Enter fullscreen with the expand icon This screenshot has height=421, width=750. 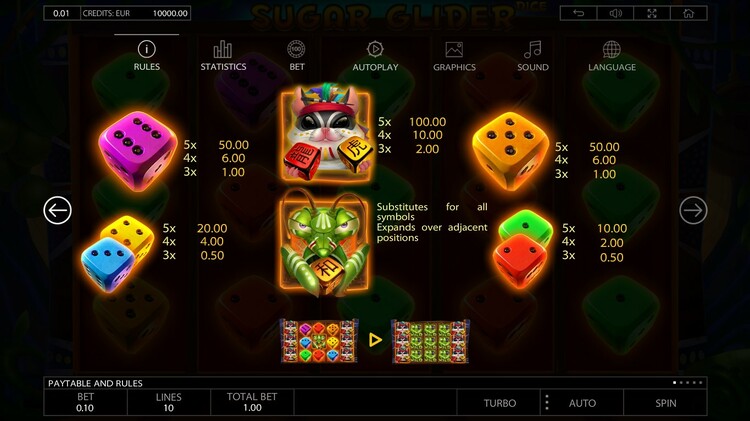point(652,13)
